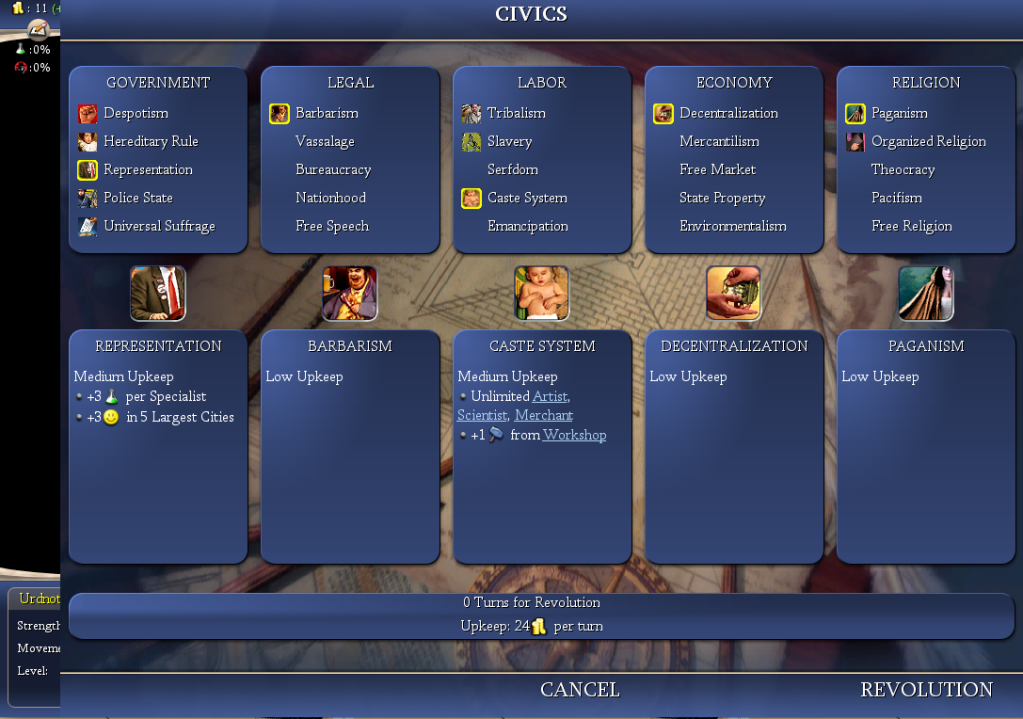
Task: Select Slavery labor civic
Action: [x=509, y=142]
